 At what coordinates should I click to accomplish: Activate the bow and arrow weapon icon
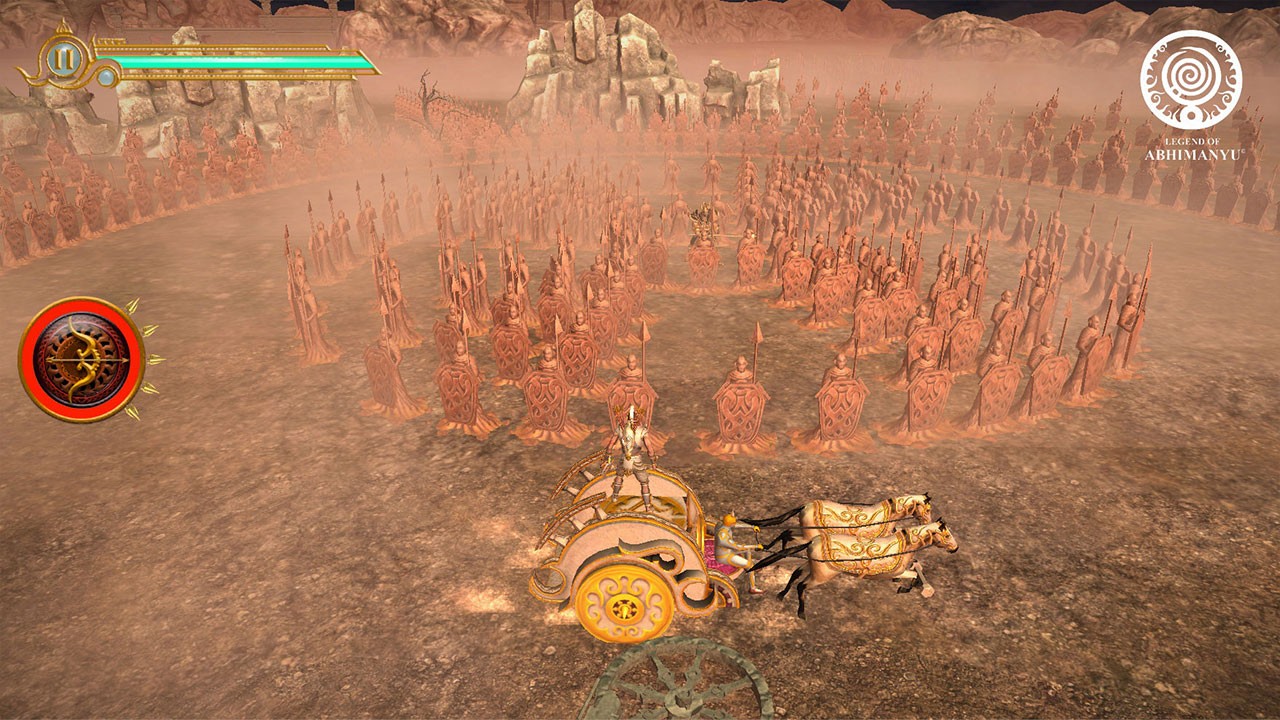coord(83,359)
